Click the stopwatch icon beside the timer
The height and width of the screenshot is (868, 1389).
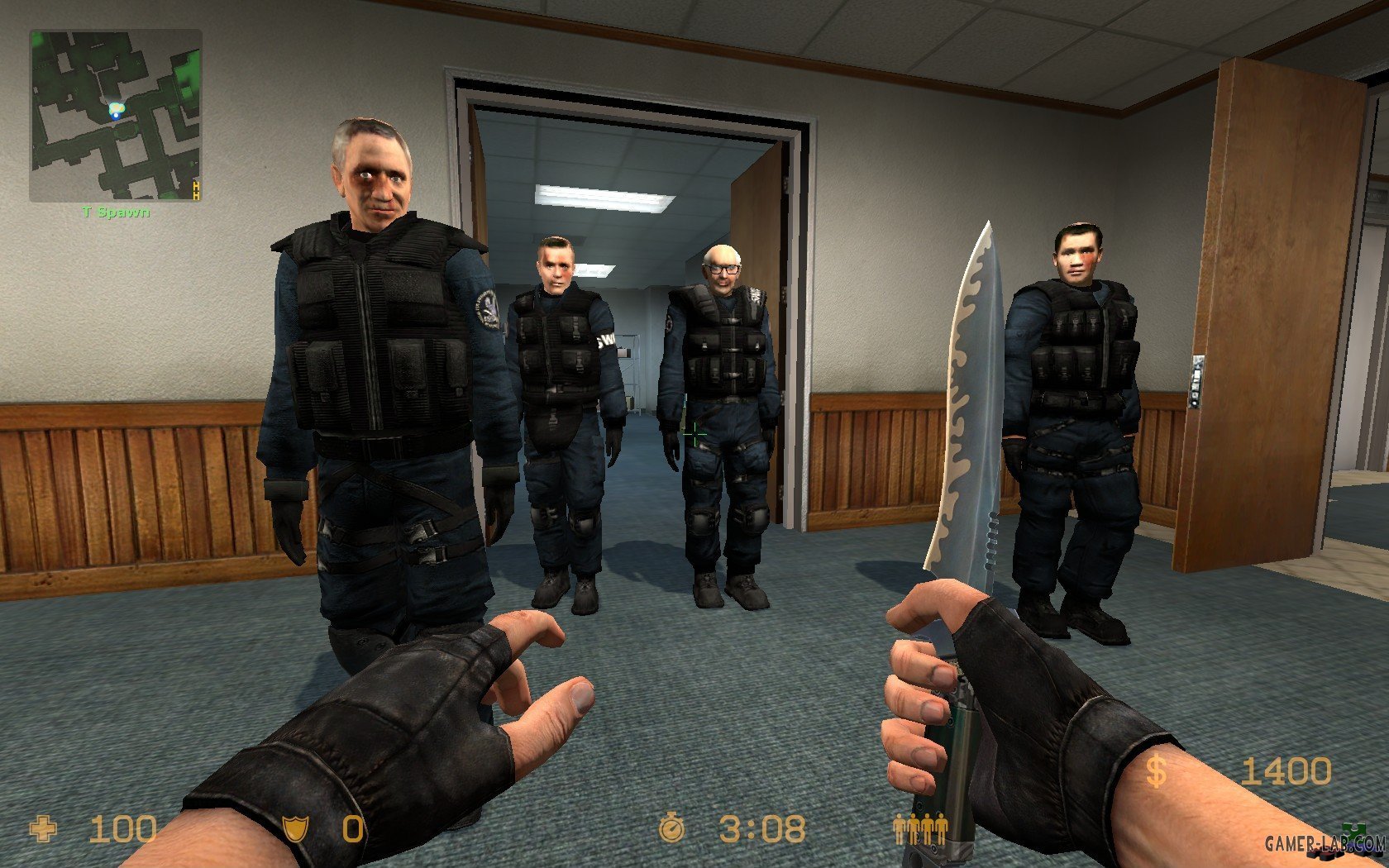click(x=672, y=826)
